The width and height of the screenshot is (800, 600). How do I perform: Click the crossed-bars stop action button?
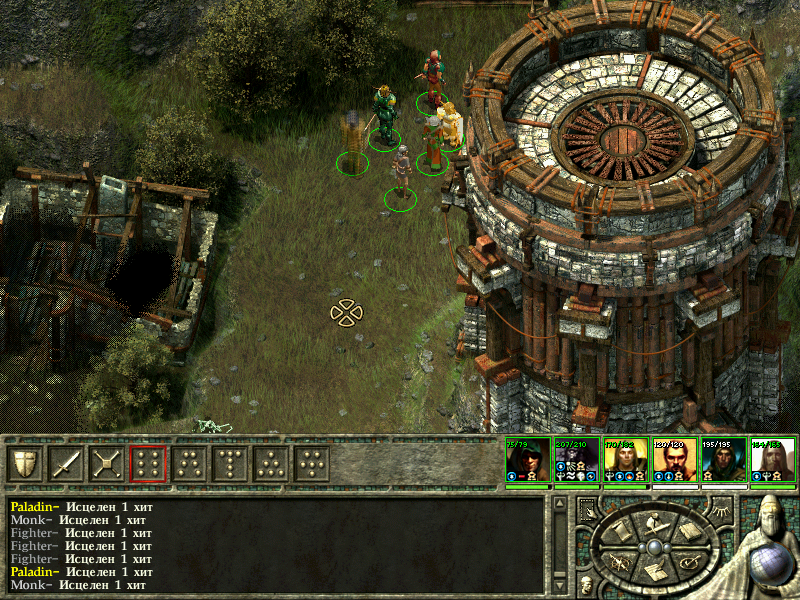click(x=106, y=464)
